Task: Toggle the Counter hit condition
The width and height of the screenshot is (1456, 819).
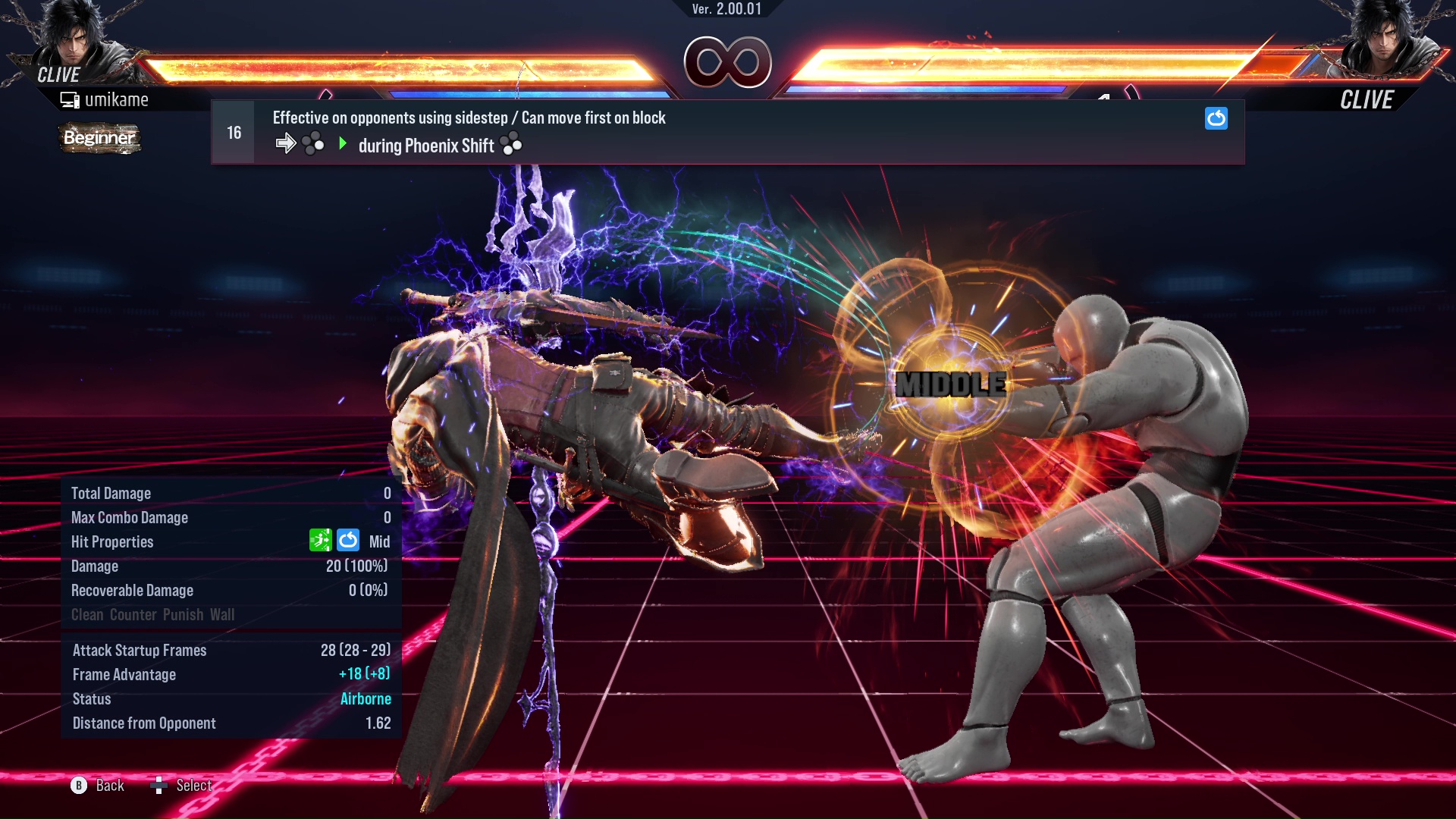Action: tap(134, 614)
